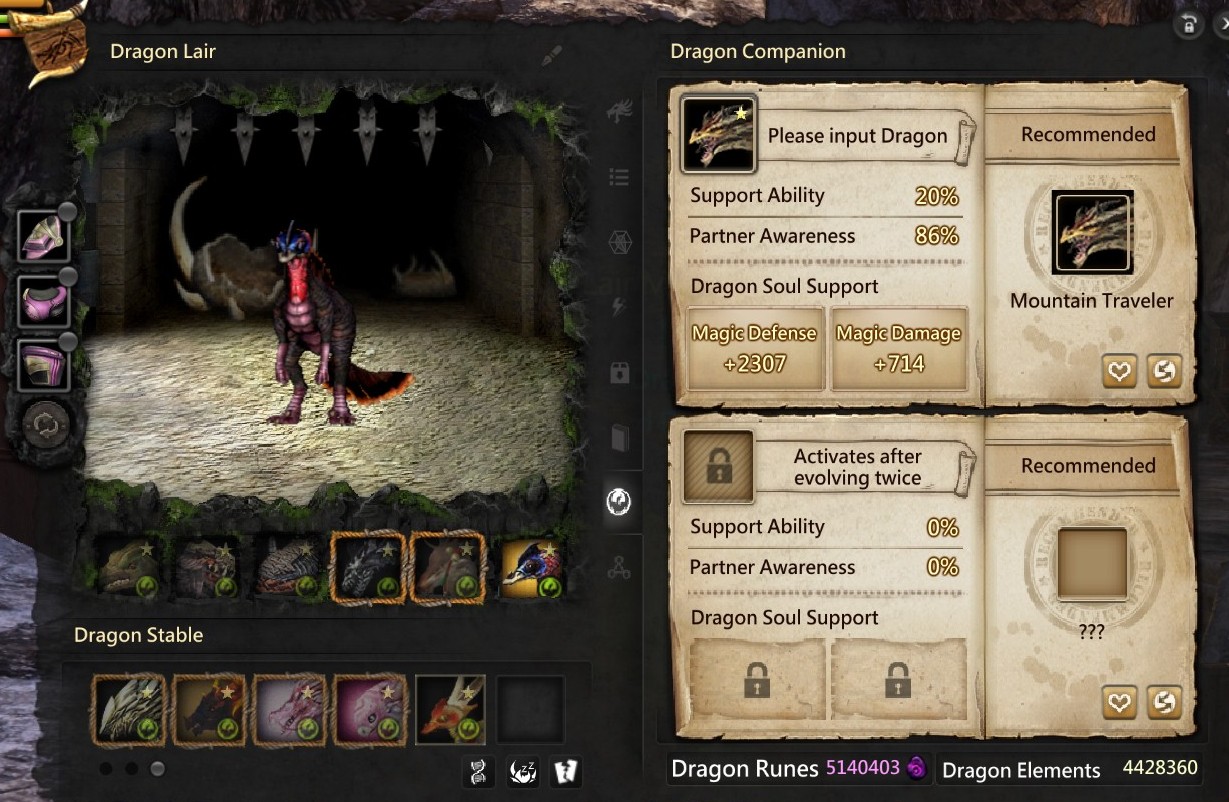The height and width of the screenshot is (802, 1229).
Task: Click the companion dragon portrait slot
Action: (x=718, y=134)
